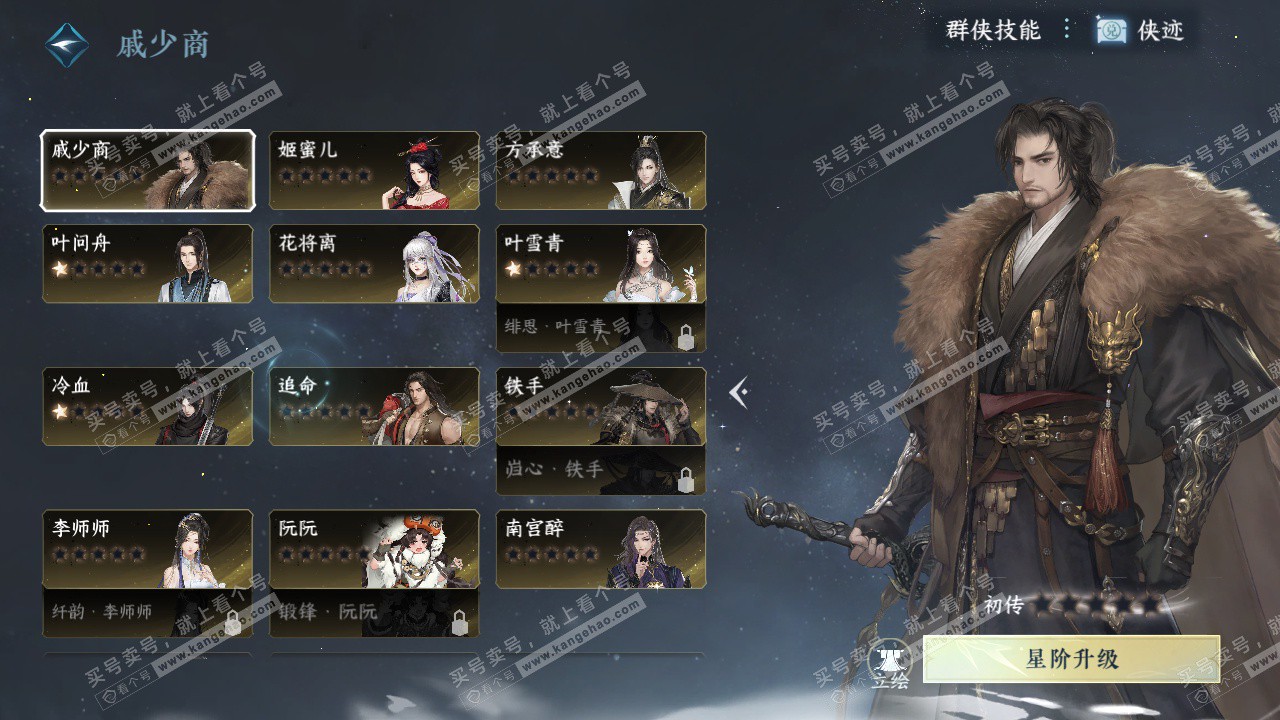Upgrade star rank with 星阶升级 button
Screen dimensions: 1280x720
pos(1071,660)
